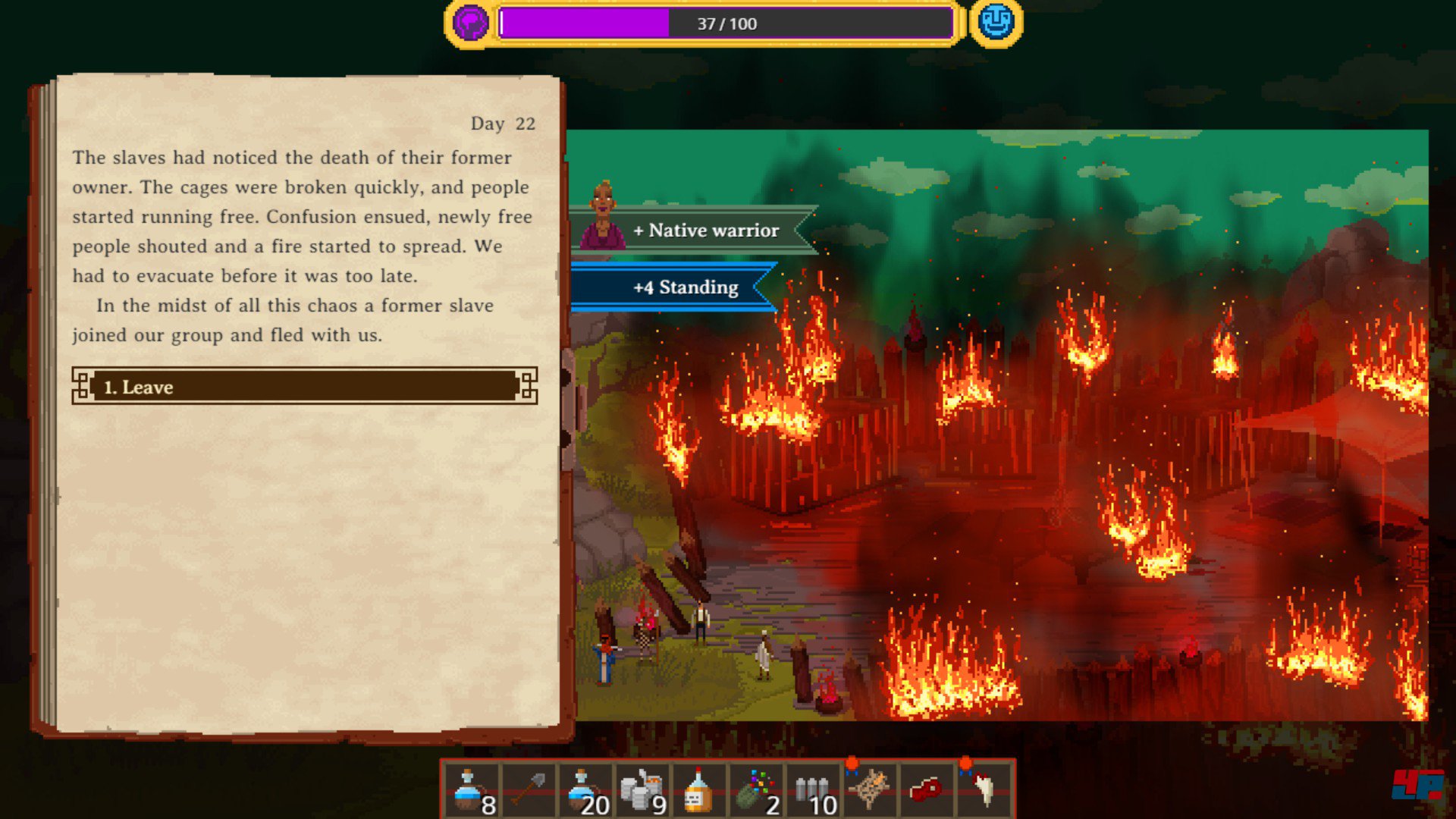Screen dimensions: 1456x819
Task: Select the water flask stack of 20
Action: [585, 790]
